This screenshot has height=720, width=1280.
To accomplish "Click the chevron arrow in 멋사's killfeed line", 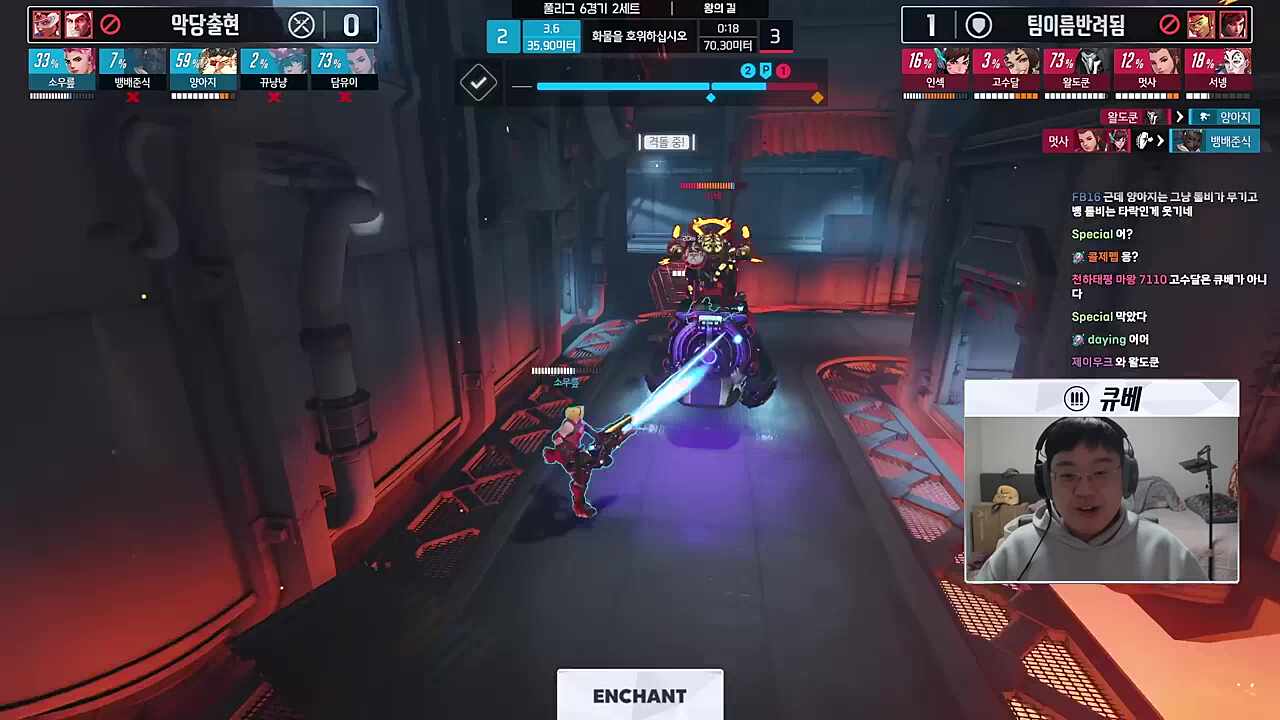I will pyautogui.click(x=1160, y=141).
